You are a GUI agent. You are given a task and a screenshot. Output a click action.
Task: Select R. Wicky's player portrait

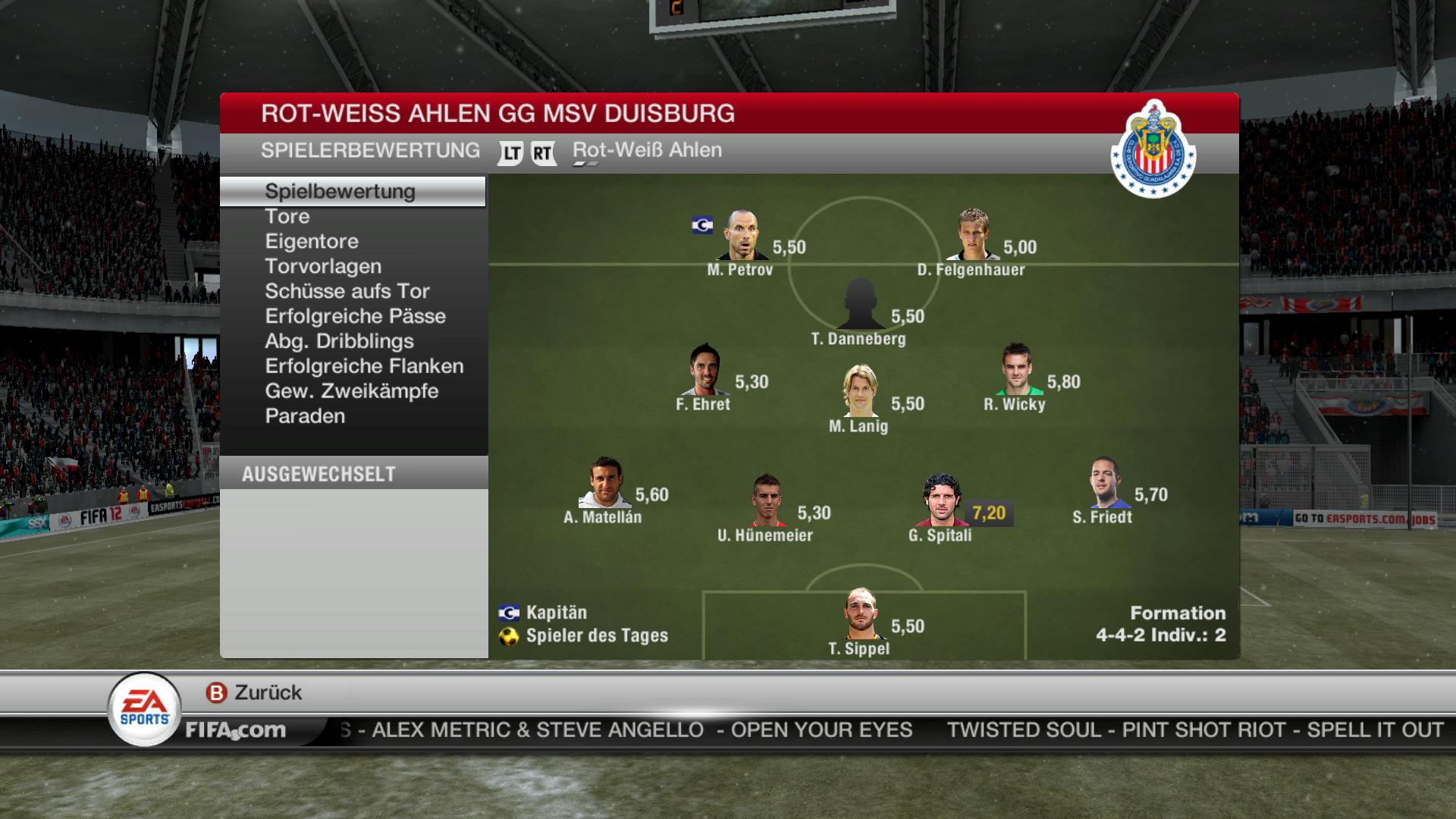[x=1018, y=370]
